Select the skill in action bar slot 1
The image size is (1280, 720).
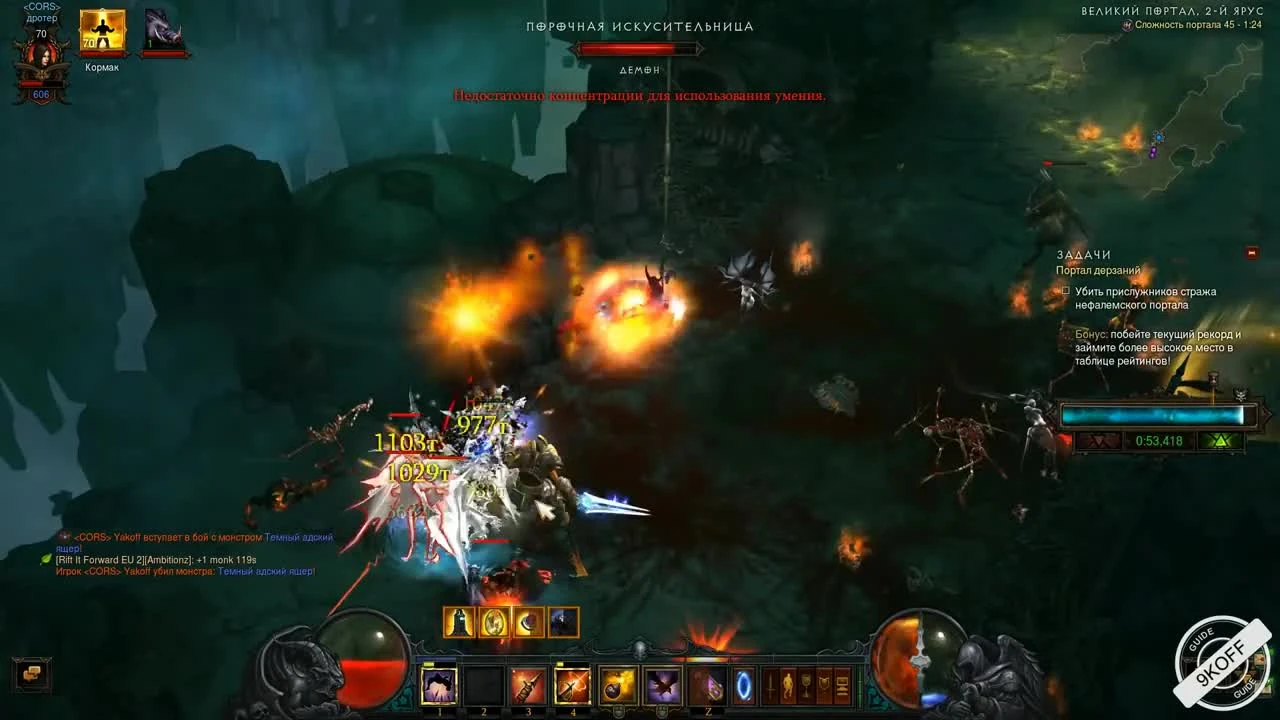(438, 686)
